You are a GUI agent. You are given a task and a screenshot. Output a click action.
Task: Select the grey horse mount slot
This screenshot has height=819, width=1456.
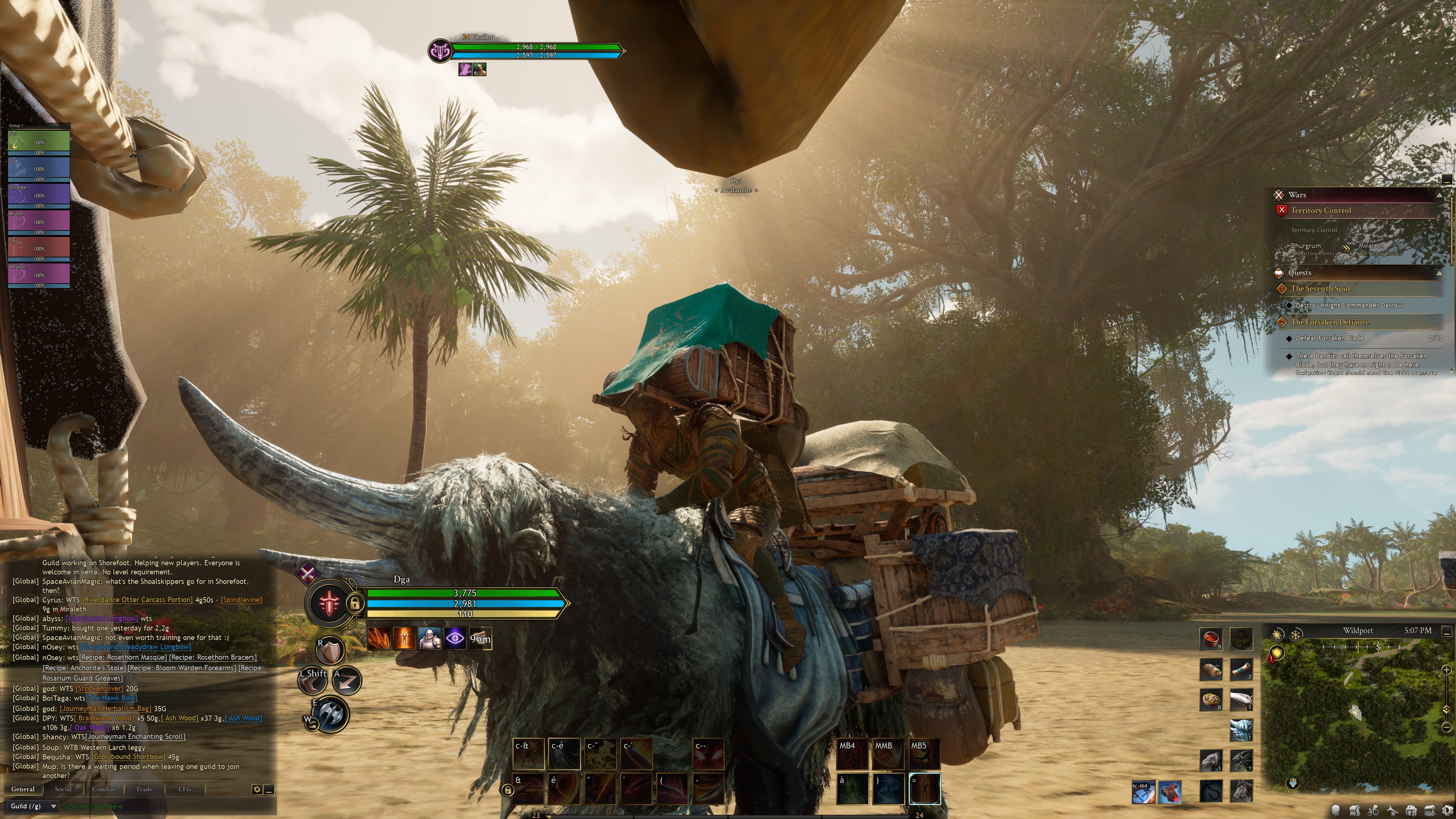(x=1241, y=790)
